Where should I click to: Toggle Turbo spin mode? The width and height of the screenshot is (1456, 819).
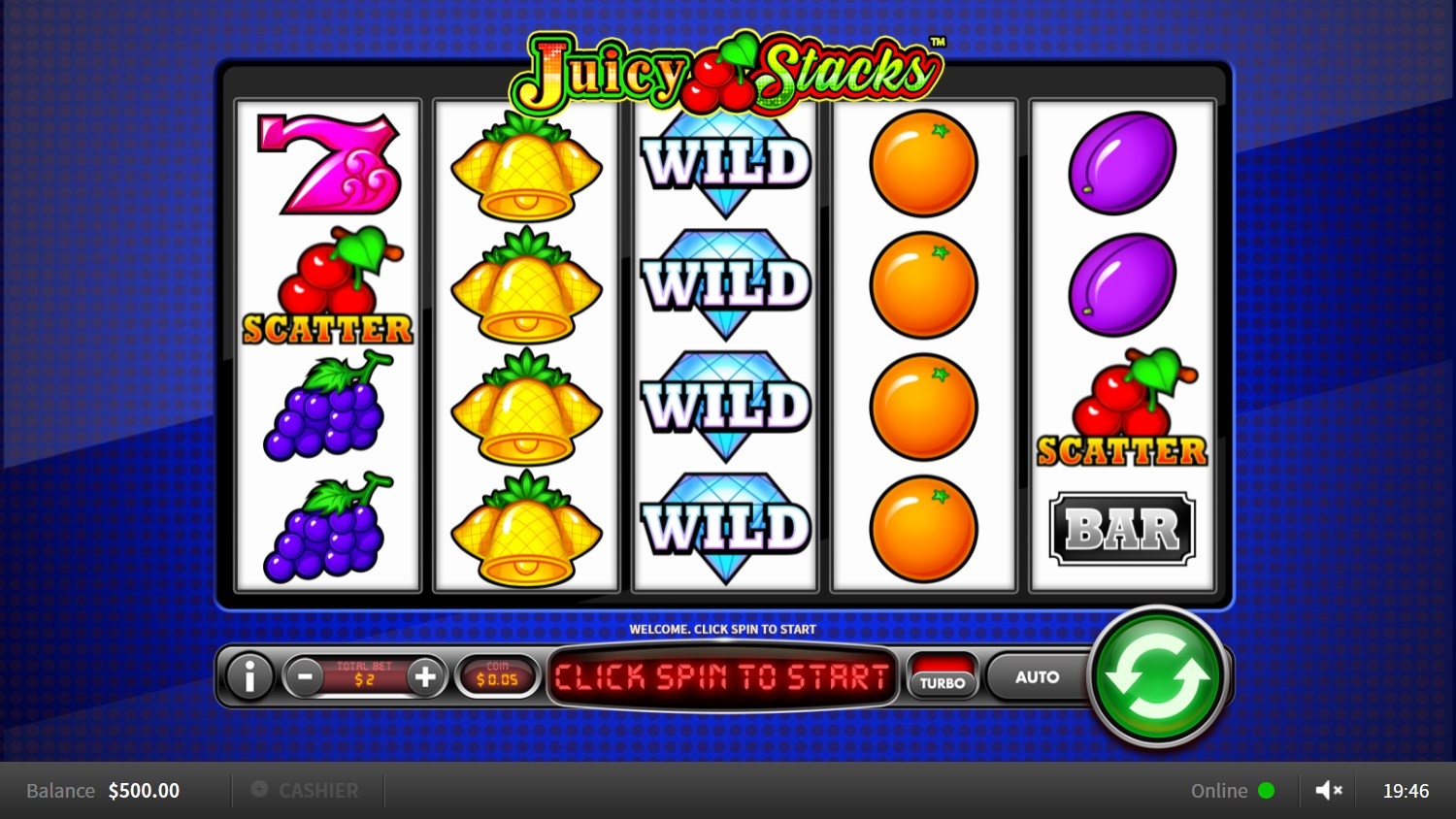pyautogui.click(x=942, y=676)
